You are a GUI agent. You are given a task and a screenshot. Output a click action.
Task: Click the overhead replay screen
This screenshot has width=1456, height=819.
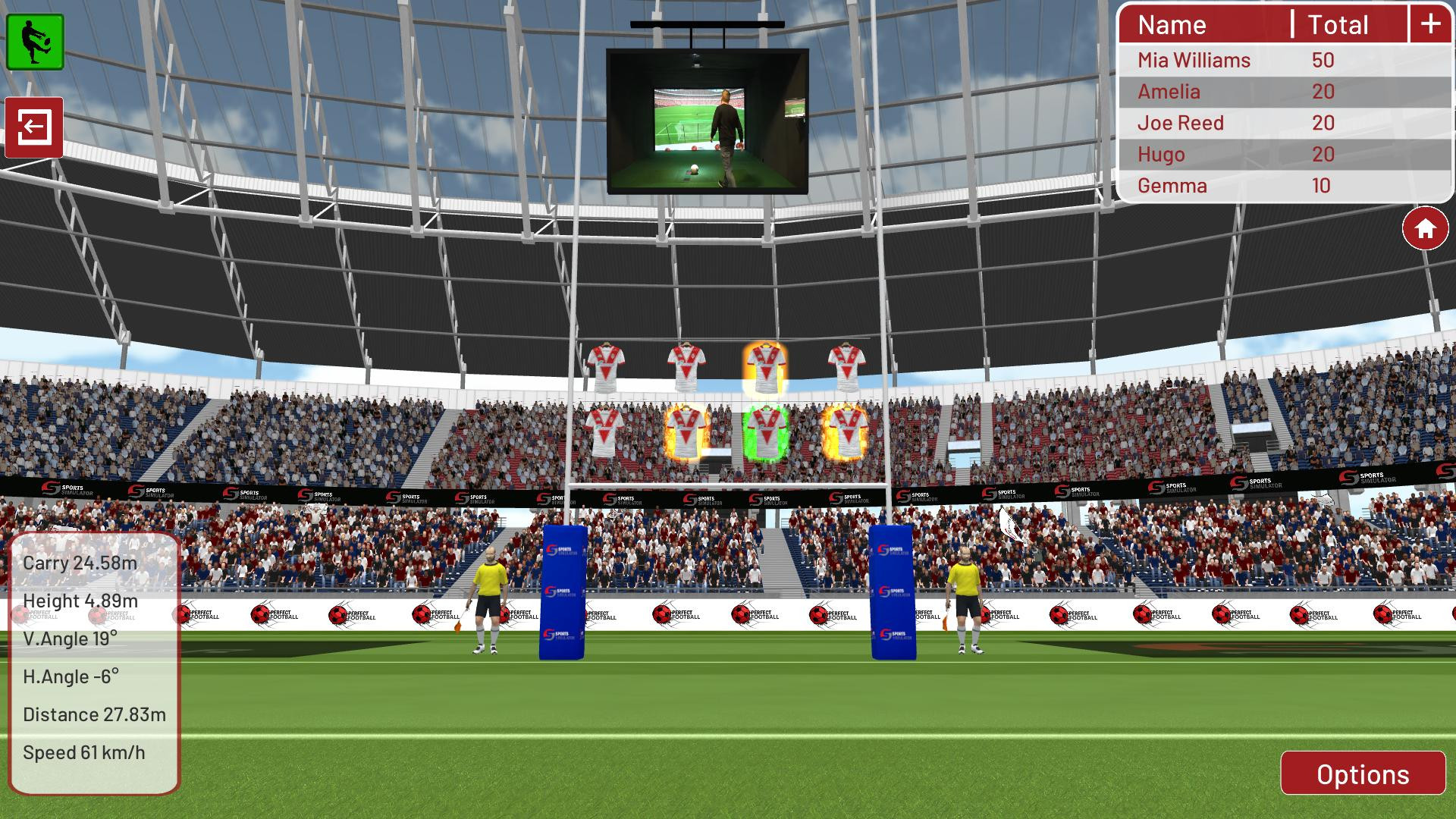706,121
